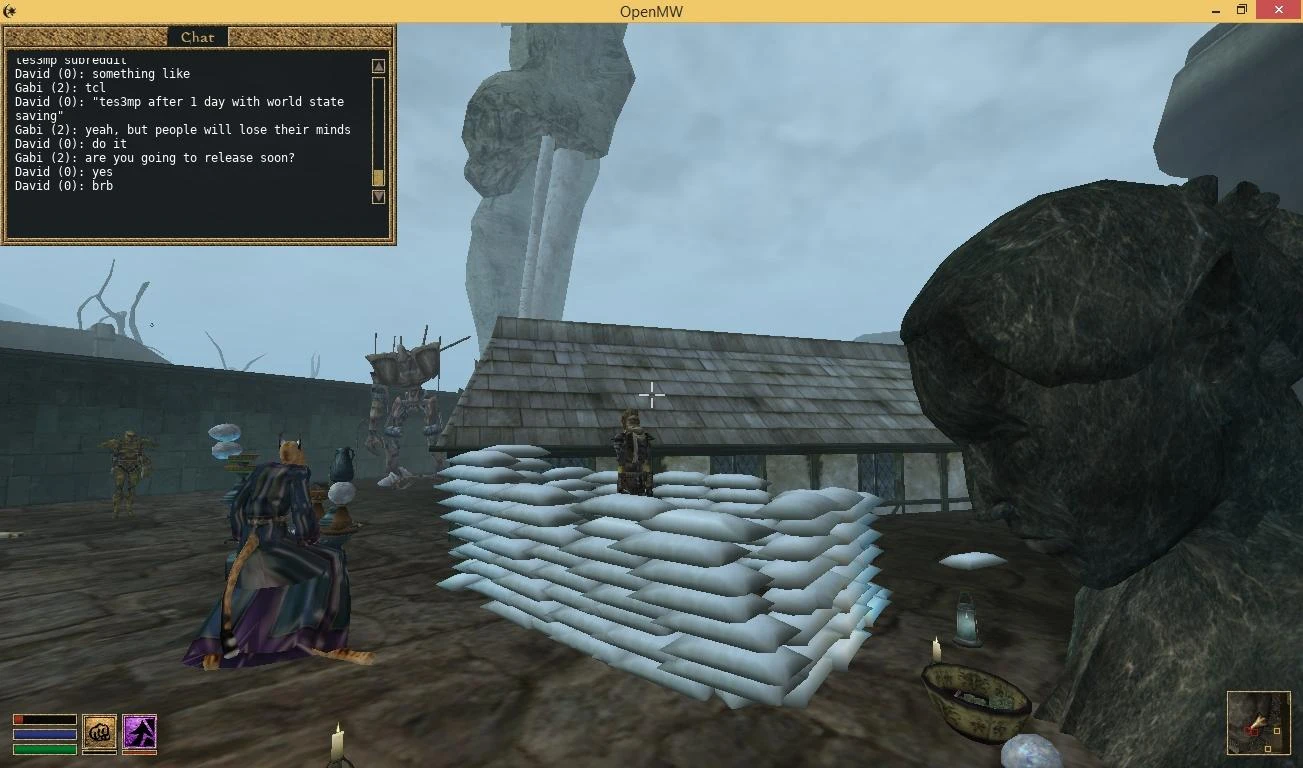This screenshot has height=768, width=1303.
Task: Click the OpenMW icon in the title bar
Action: point(8,10)
